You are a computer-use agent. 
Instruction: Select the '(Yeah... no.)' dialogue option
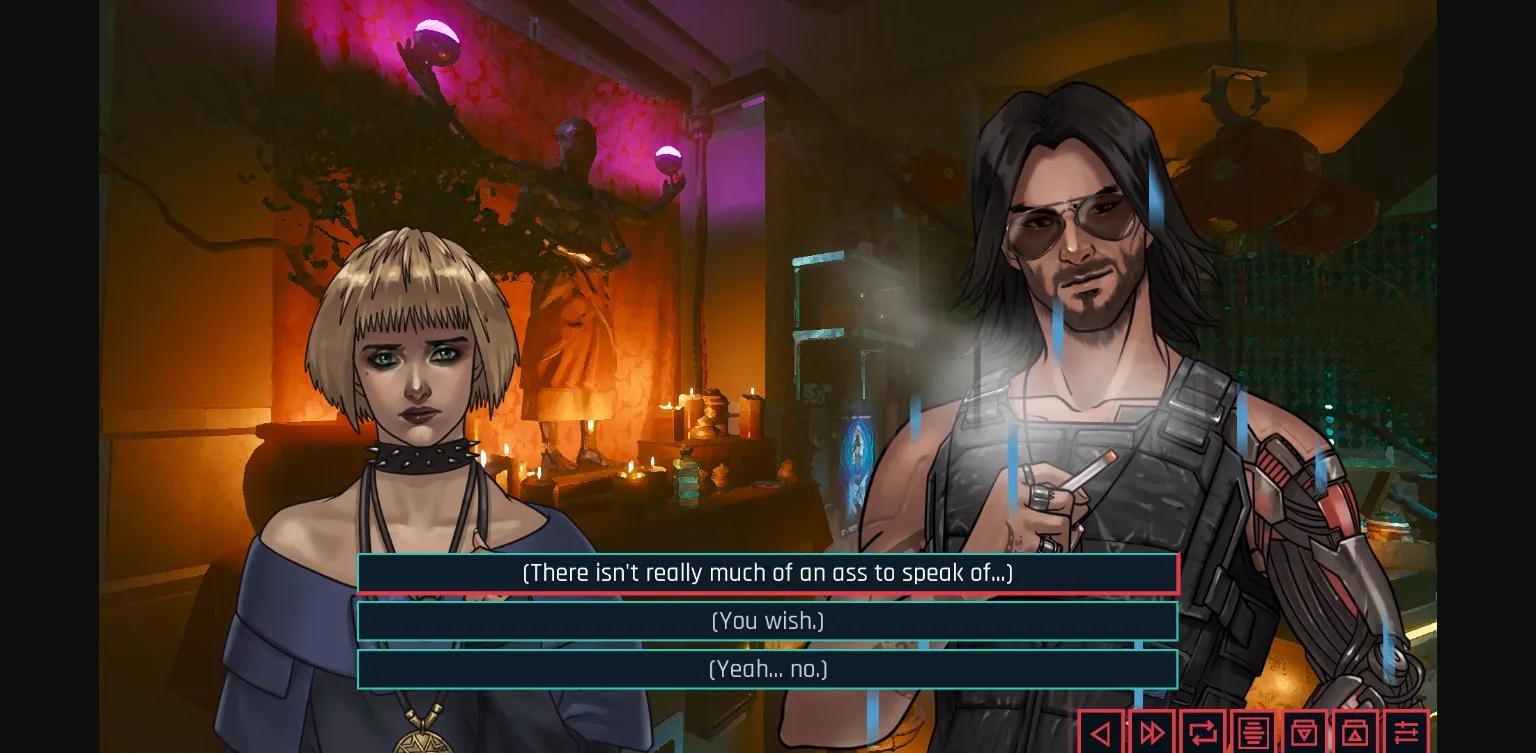[767, 669]
